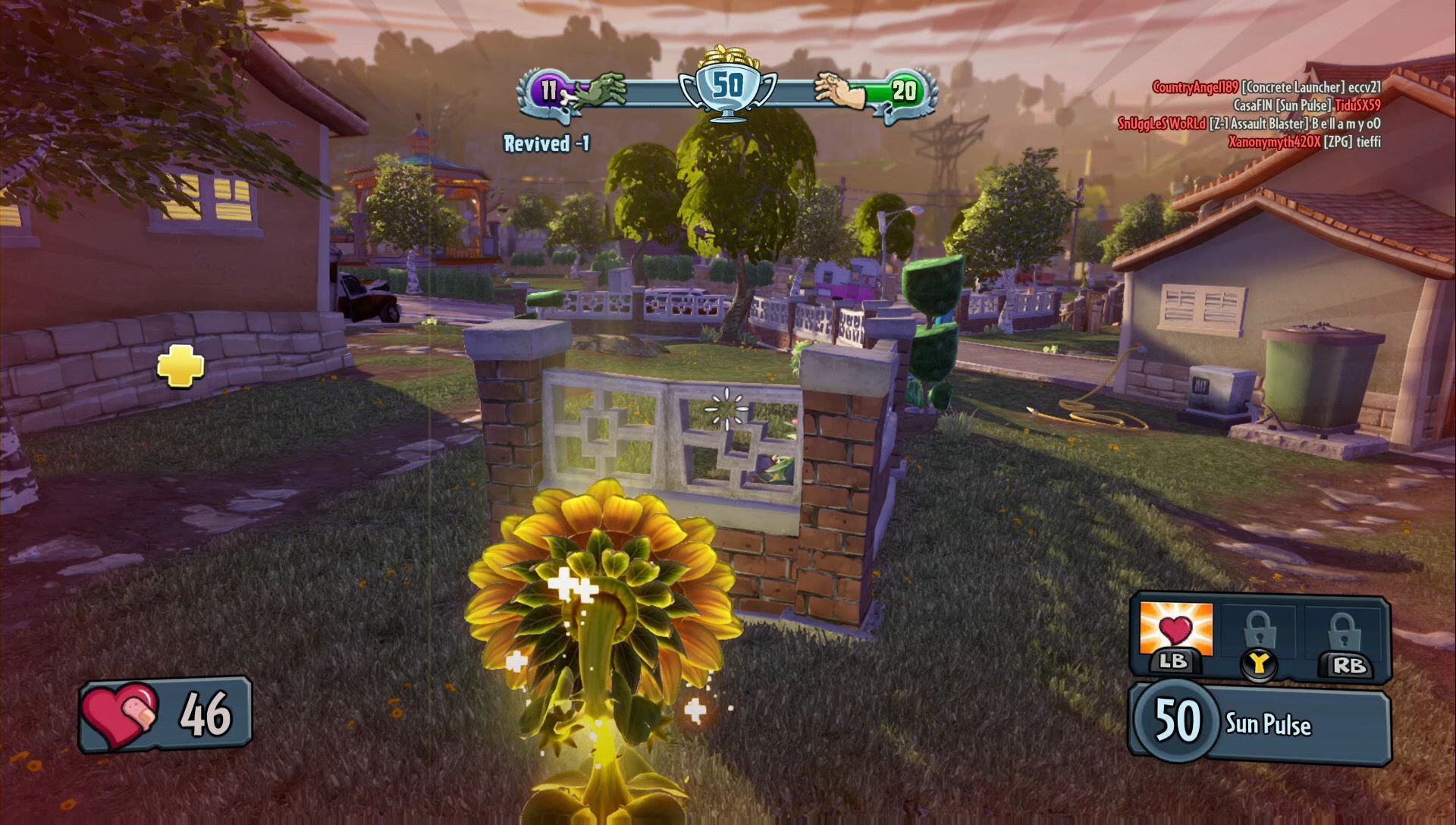Select the CountryAngel189 kill feed entry
Viewport: 1456px width, 825px height.
pos(1266,87)
